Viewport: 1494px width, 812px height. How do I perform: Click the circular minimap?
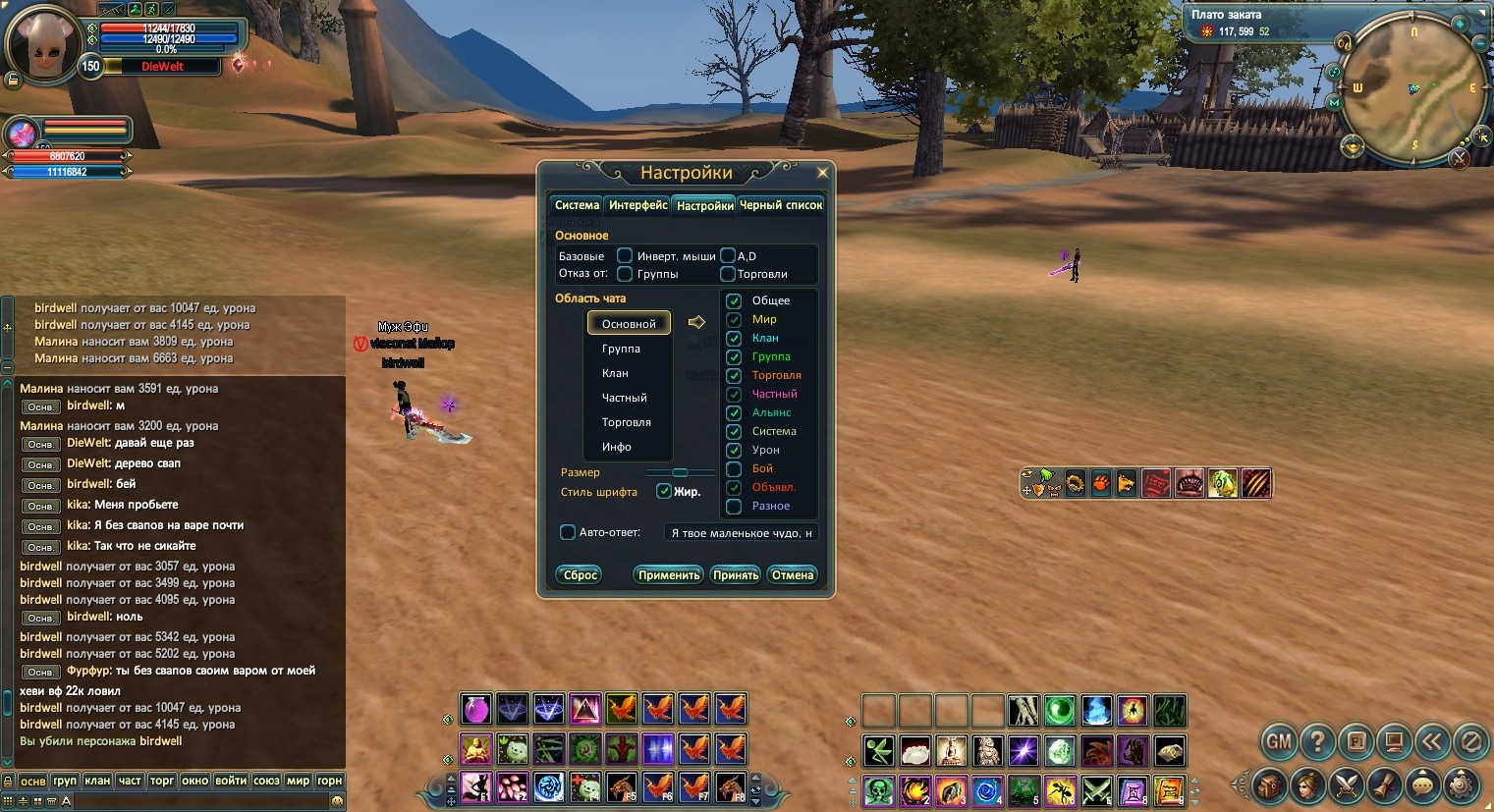pyautogui.click(x=1413, y=90)
